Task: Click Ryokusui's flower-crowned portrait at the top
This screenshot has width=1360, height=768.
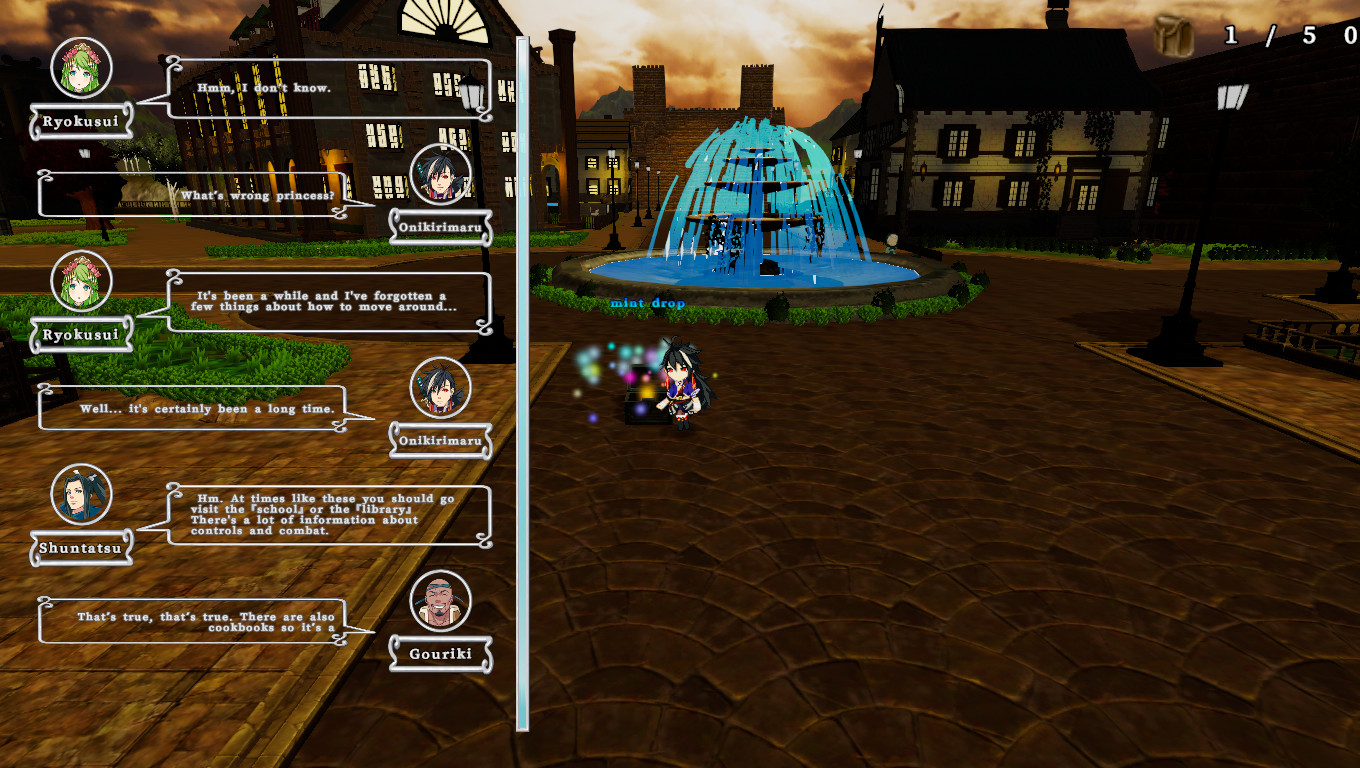Action: pos(80,68)
